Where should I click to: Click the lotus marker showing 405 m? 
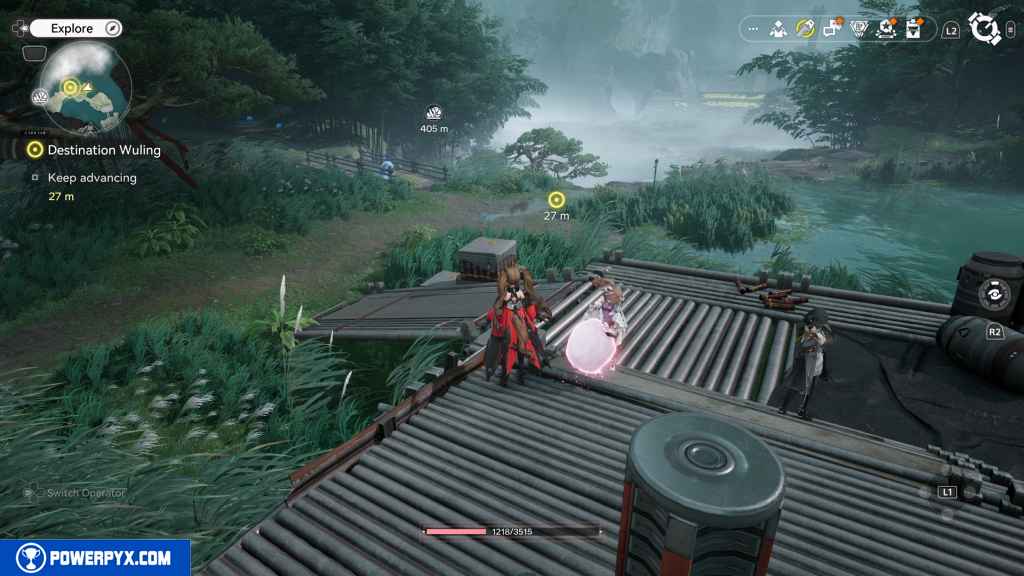pos(433,113)
